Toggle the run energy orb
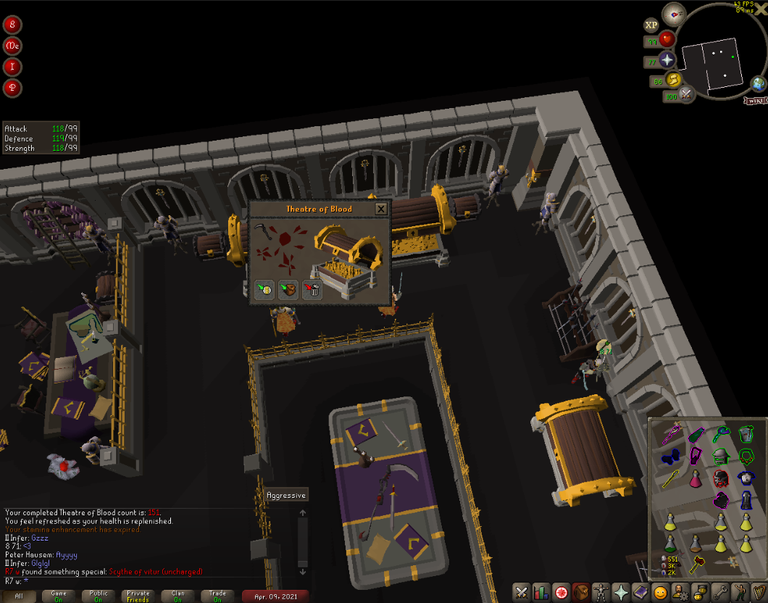768x603 pixels. coord(672,80)
